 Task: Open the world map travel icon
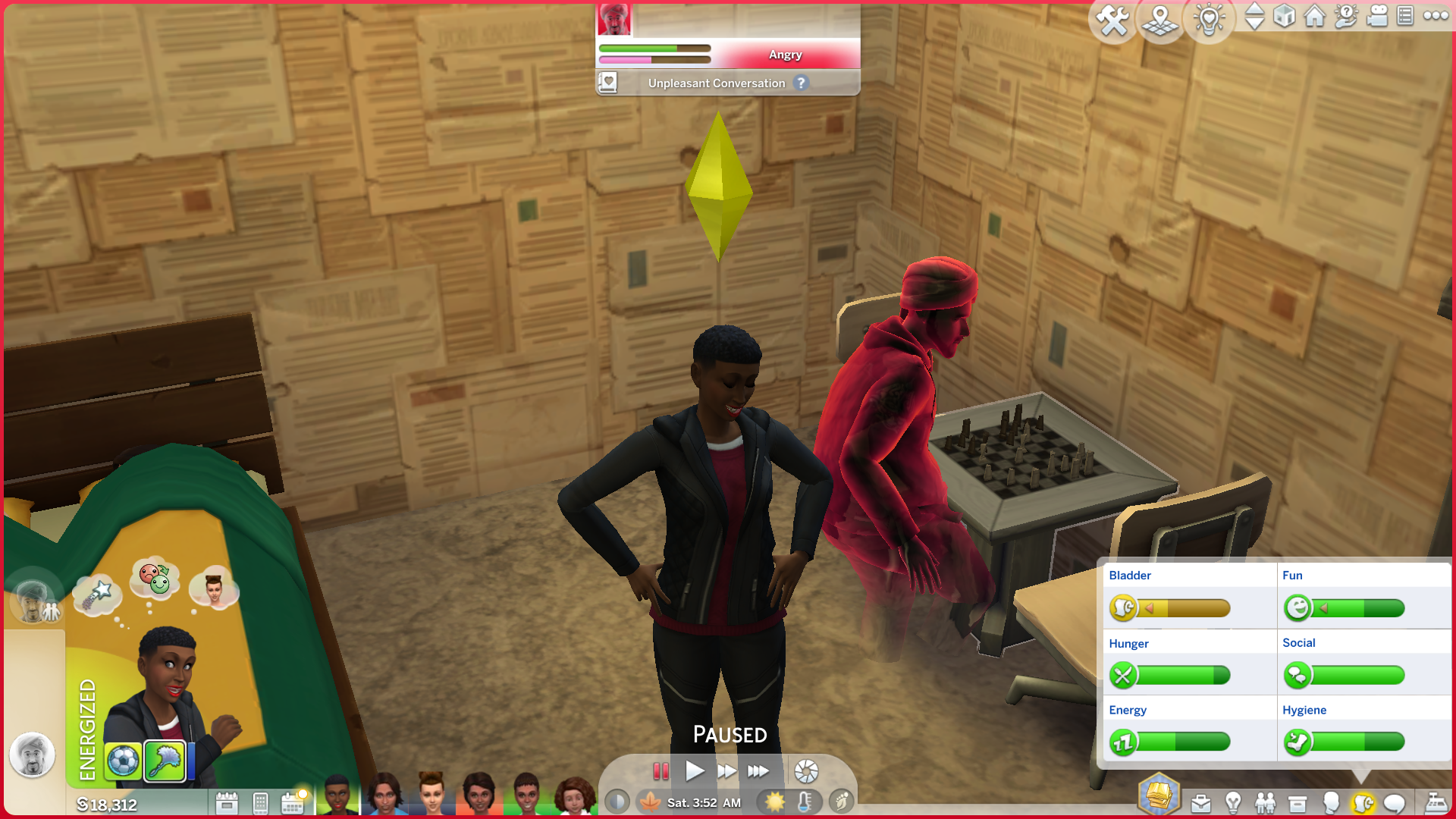click(x=1160, y=20)
